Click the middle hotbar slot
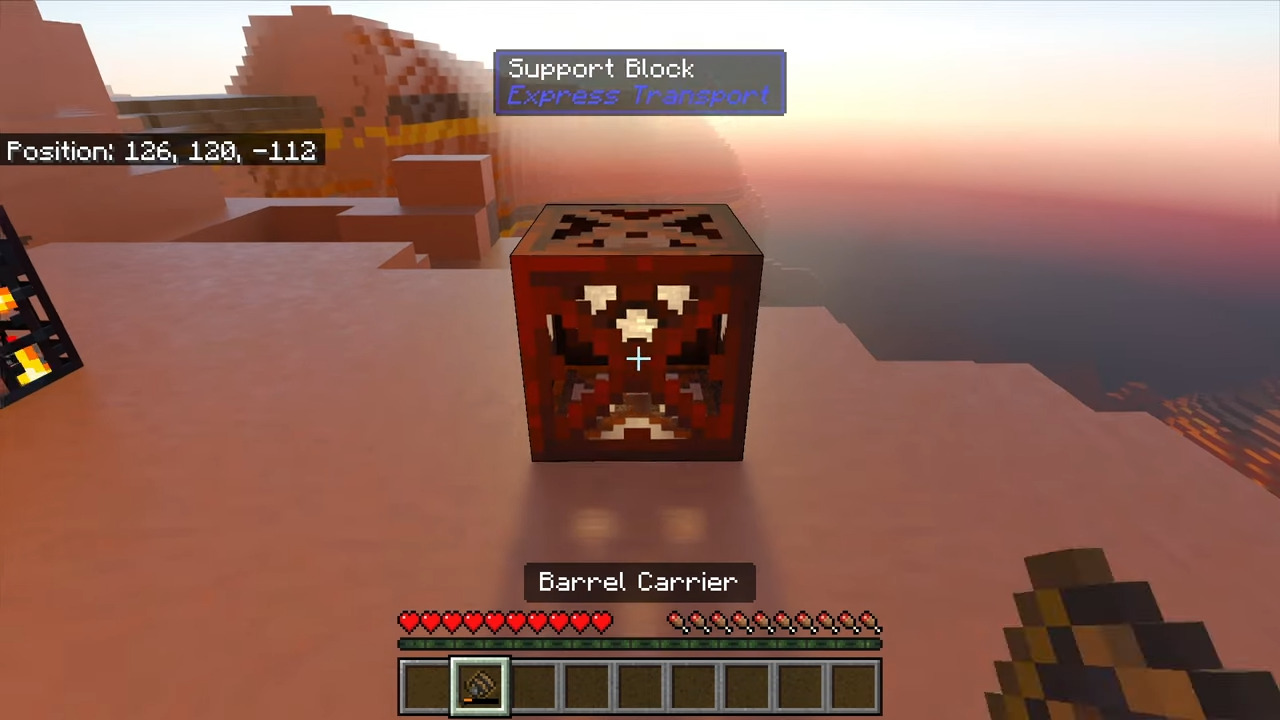This screenshot has width=1280, height=720. click(639, 683)
